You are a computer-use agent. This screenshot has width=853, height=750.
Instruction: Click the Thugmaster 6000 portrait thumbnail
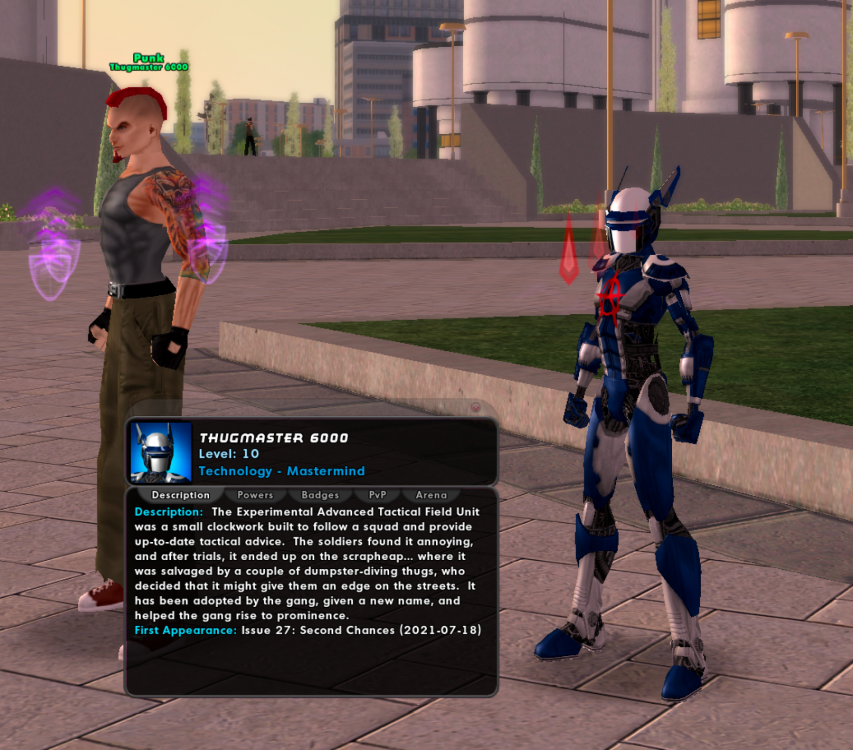(x=161, y=453)
